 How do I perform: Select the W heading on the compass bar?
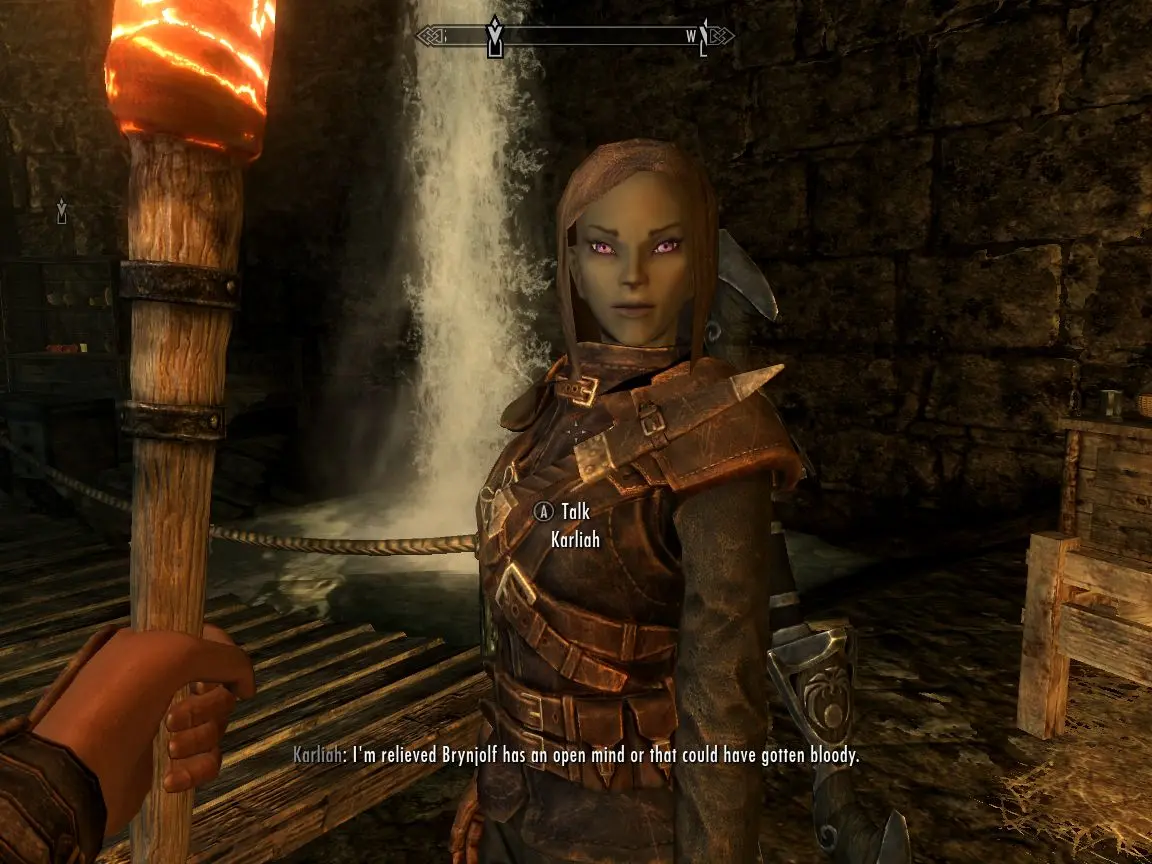coord(691,36)
